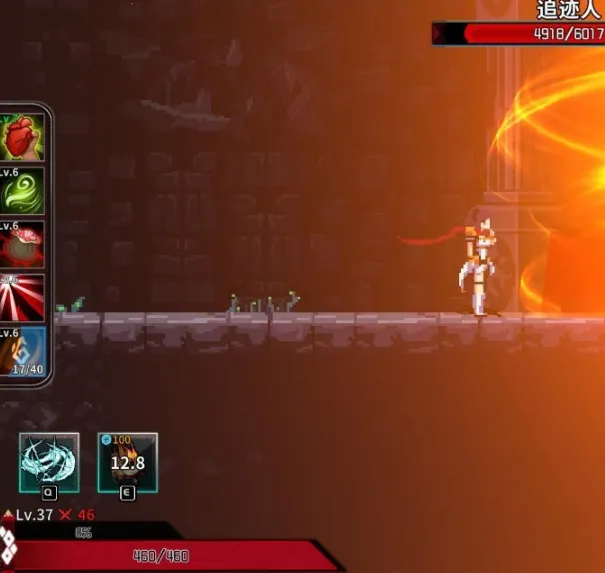605x573 pixels.
Task: Activate the red and white rays skill icon
Action: [x=22, y=298]
